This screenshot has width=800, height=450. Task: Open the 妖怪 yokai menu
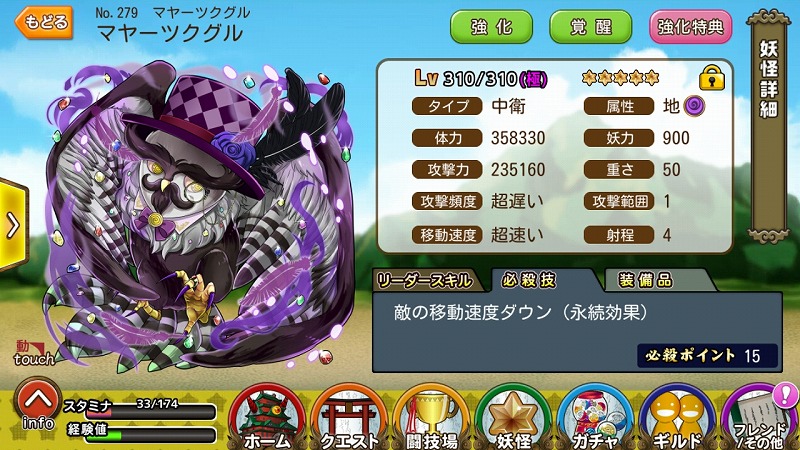tap(513, 415)
